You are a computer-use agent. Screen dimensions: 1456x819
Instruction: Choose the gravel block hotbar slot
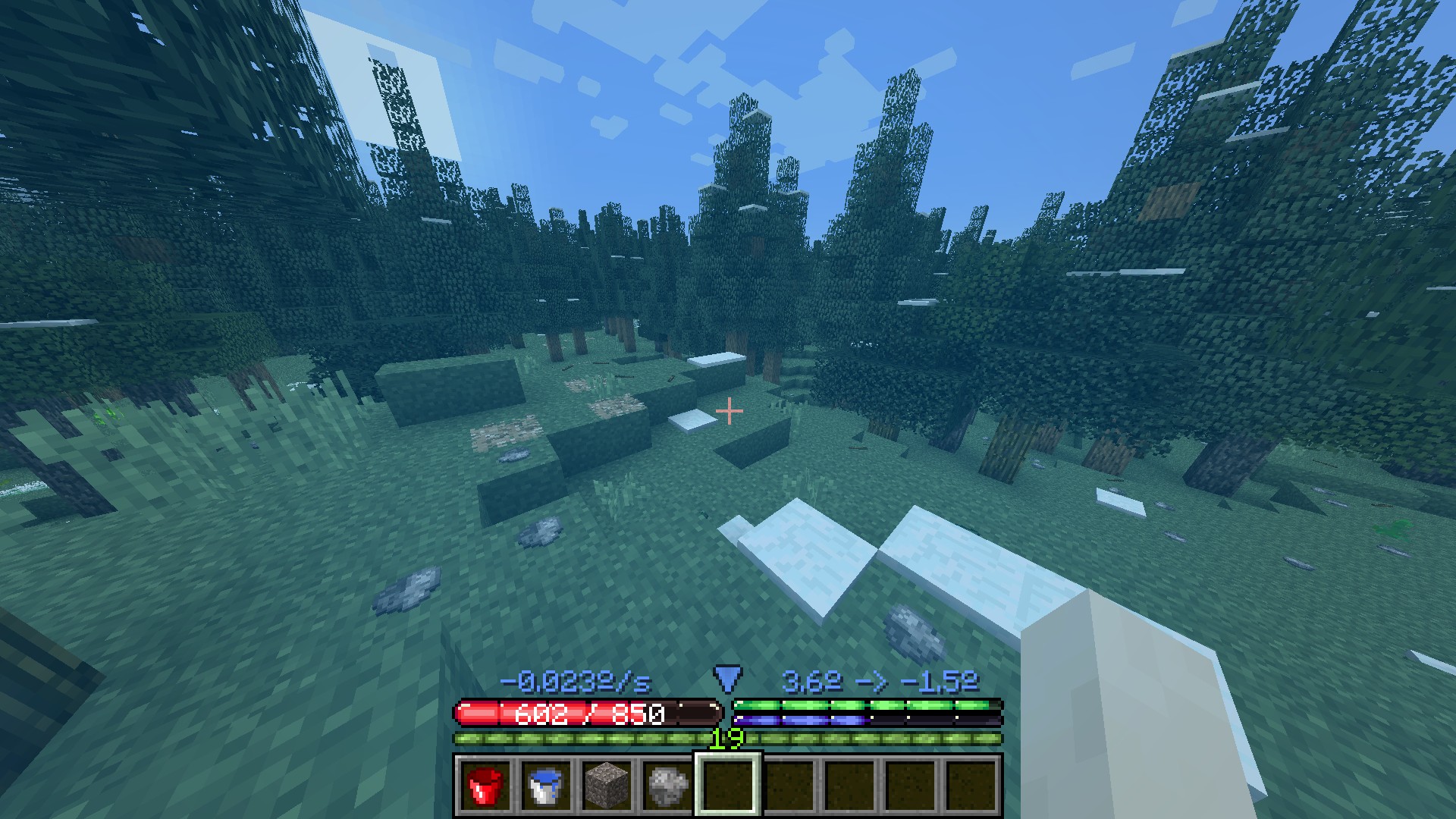pyautogui.click(x=607, y=785)
